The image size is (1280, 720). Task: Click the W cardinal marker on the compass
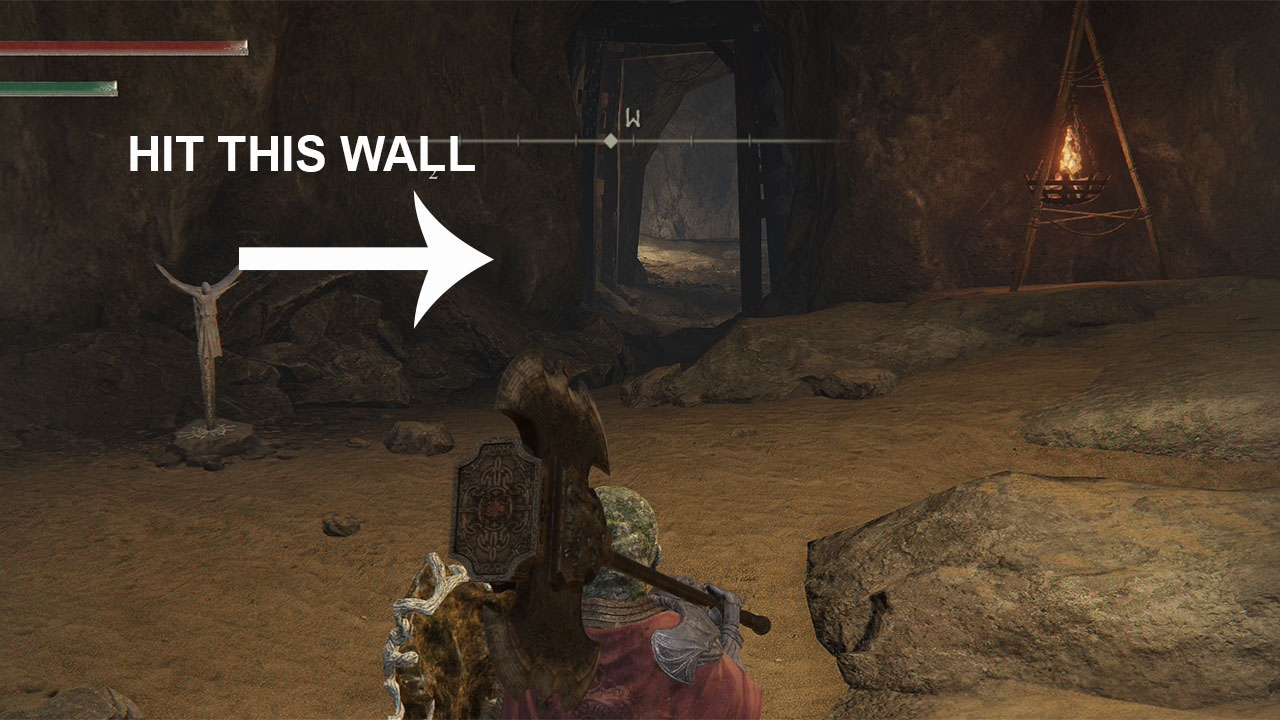632,117
